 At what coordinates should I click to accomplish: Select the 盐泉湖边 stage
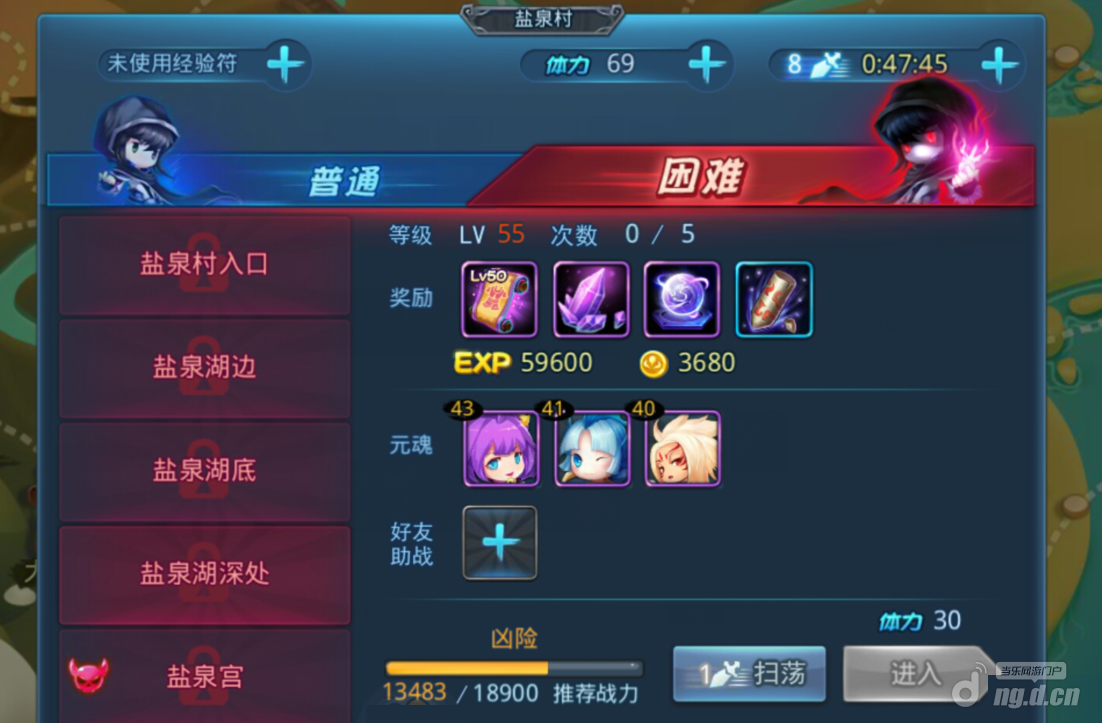click(x=204, y=367)
